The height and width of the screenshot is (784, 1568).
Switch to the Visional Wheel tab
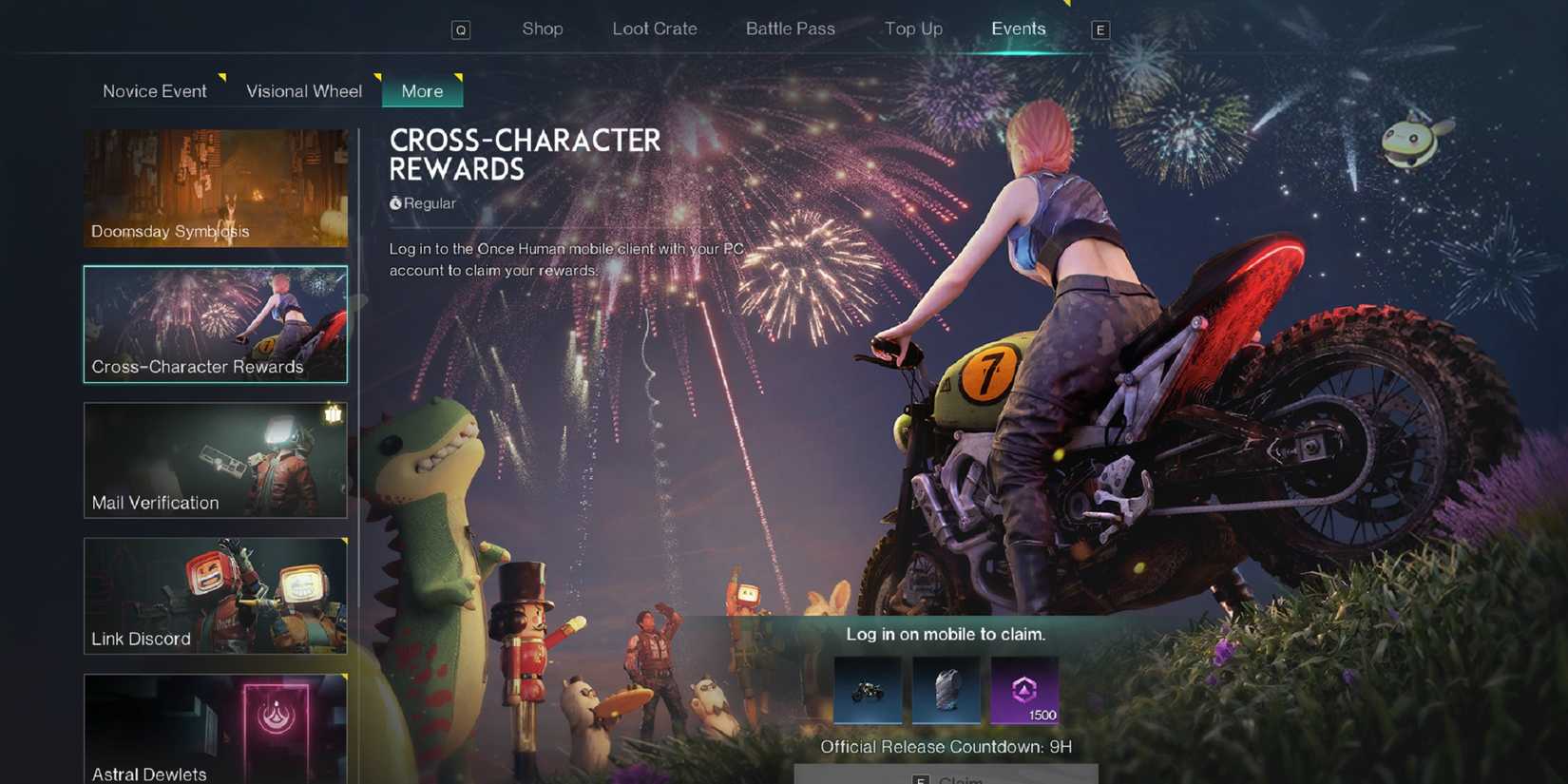point(303,90)
